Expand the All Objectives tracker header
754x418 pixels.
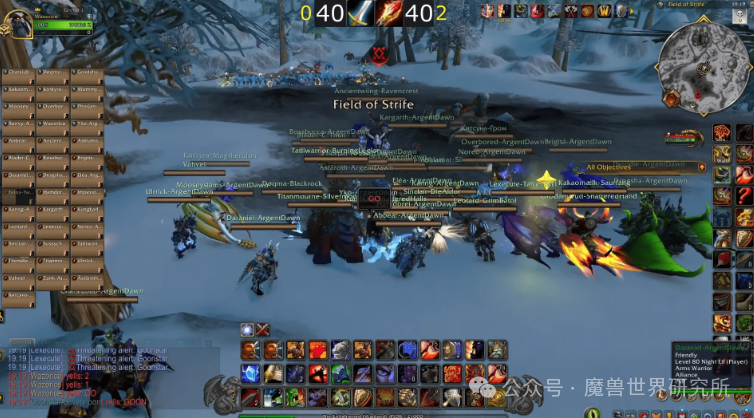[609, 167]
